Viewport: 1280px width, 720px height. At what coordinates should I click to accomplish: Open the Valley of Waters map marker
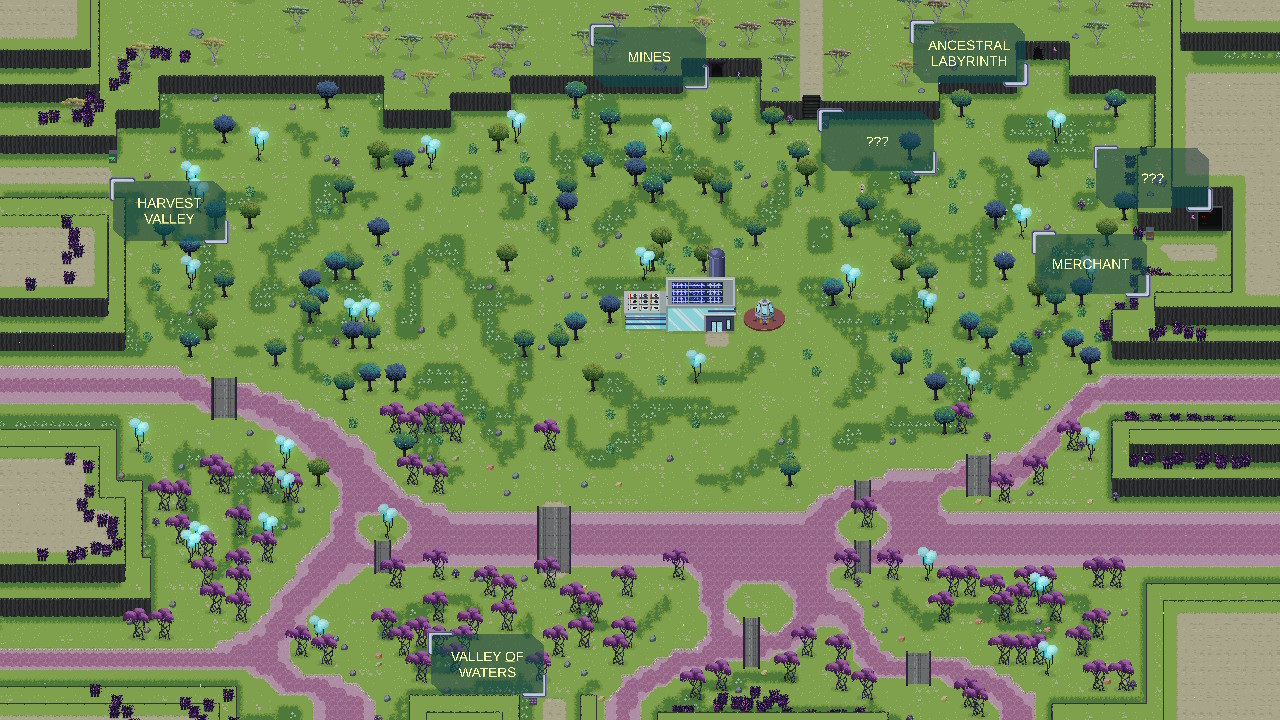[487, 663]
